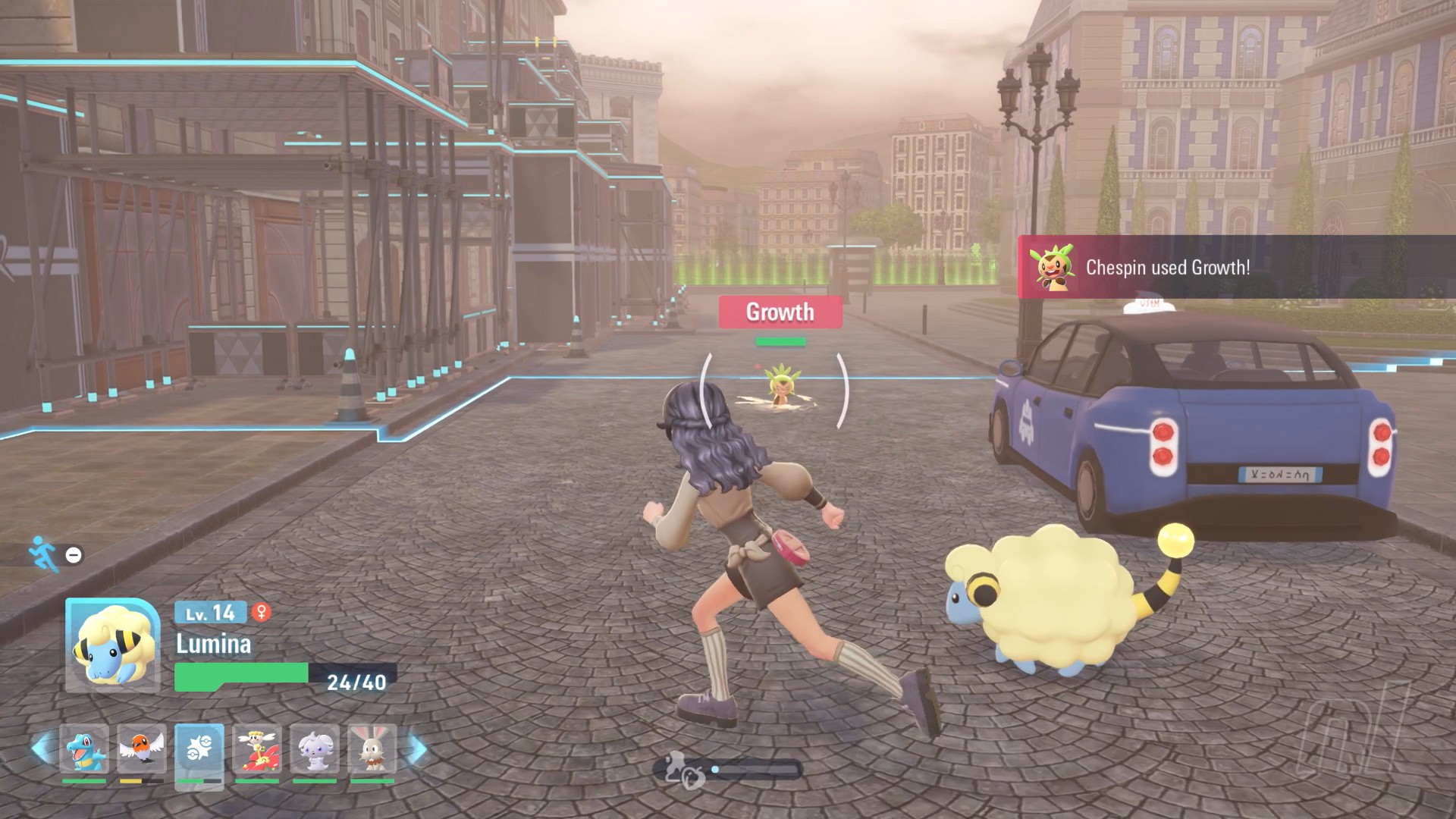Click the running figure dash icon
Image resolution: width=1456 pixels, height=819 pixels.
42,554
